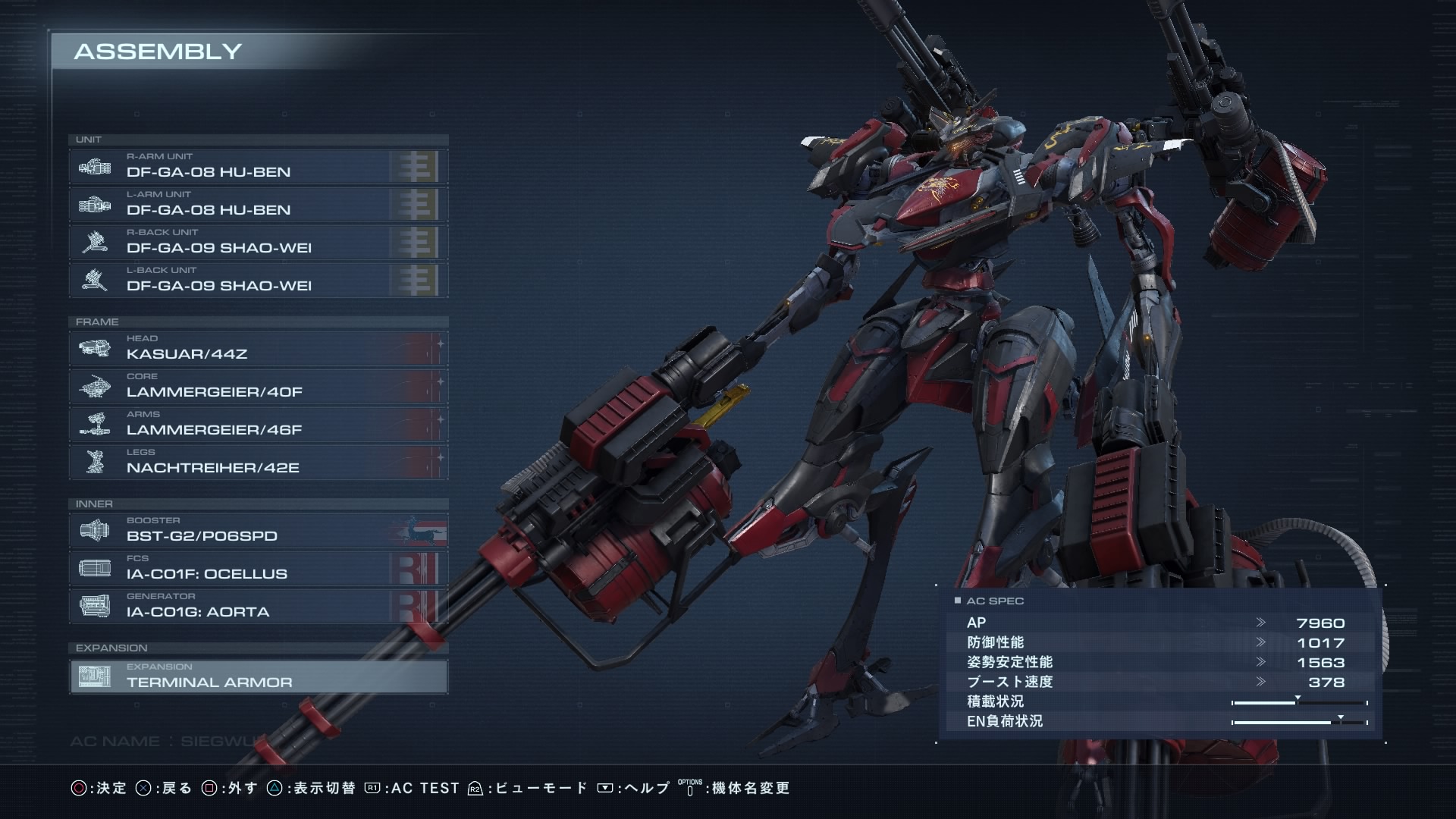
Task: Select the R-ARM UNIT DF-GA-08 HU-BEN slot
Action: [258, 166]
